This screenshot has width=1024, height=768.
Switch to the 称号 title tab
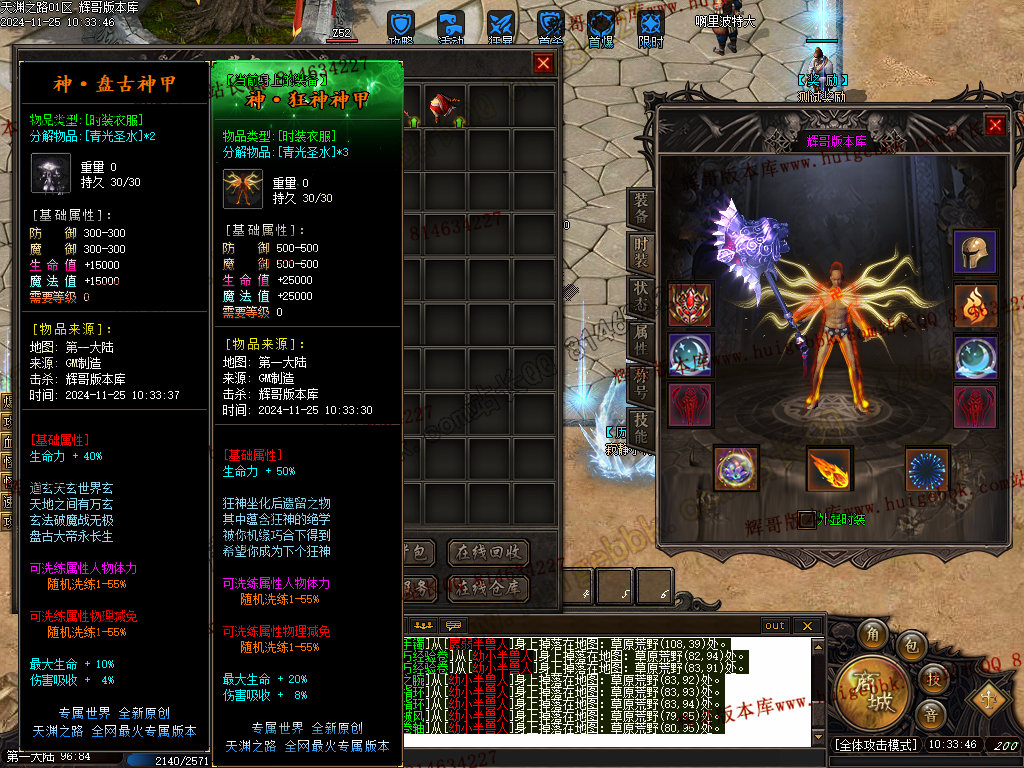coord(641,385)
